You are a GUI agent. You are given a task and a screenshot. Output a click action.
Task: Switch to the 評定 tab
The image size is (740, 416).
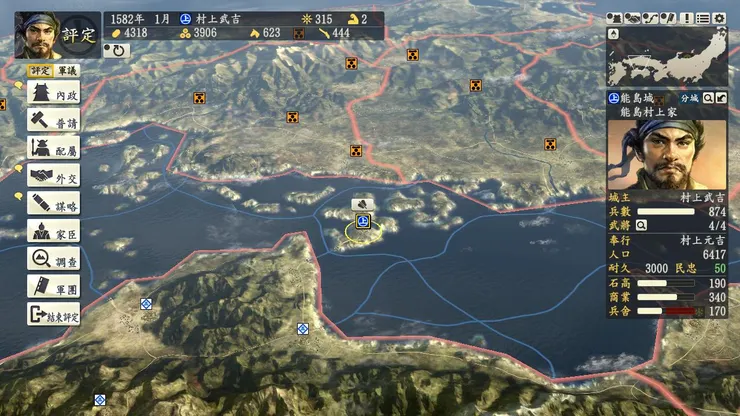click(x=40, y=70)
